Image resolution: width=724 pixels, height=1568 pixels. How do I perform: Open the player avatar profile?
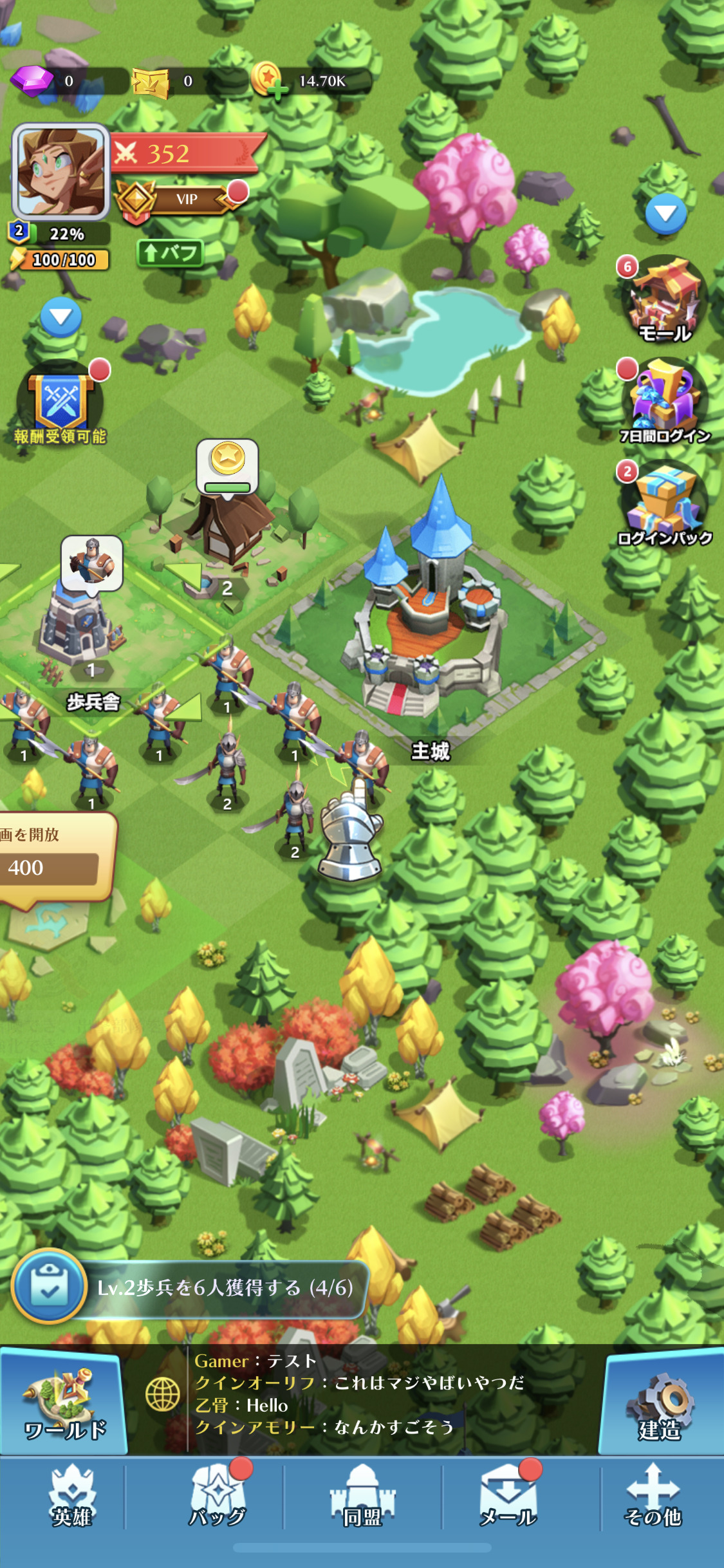[x=60, y=171]
